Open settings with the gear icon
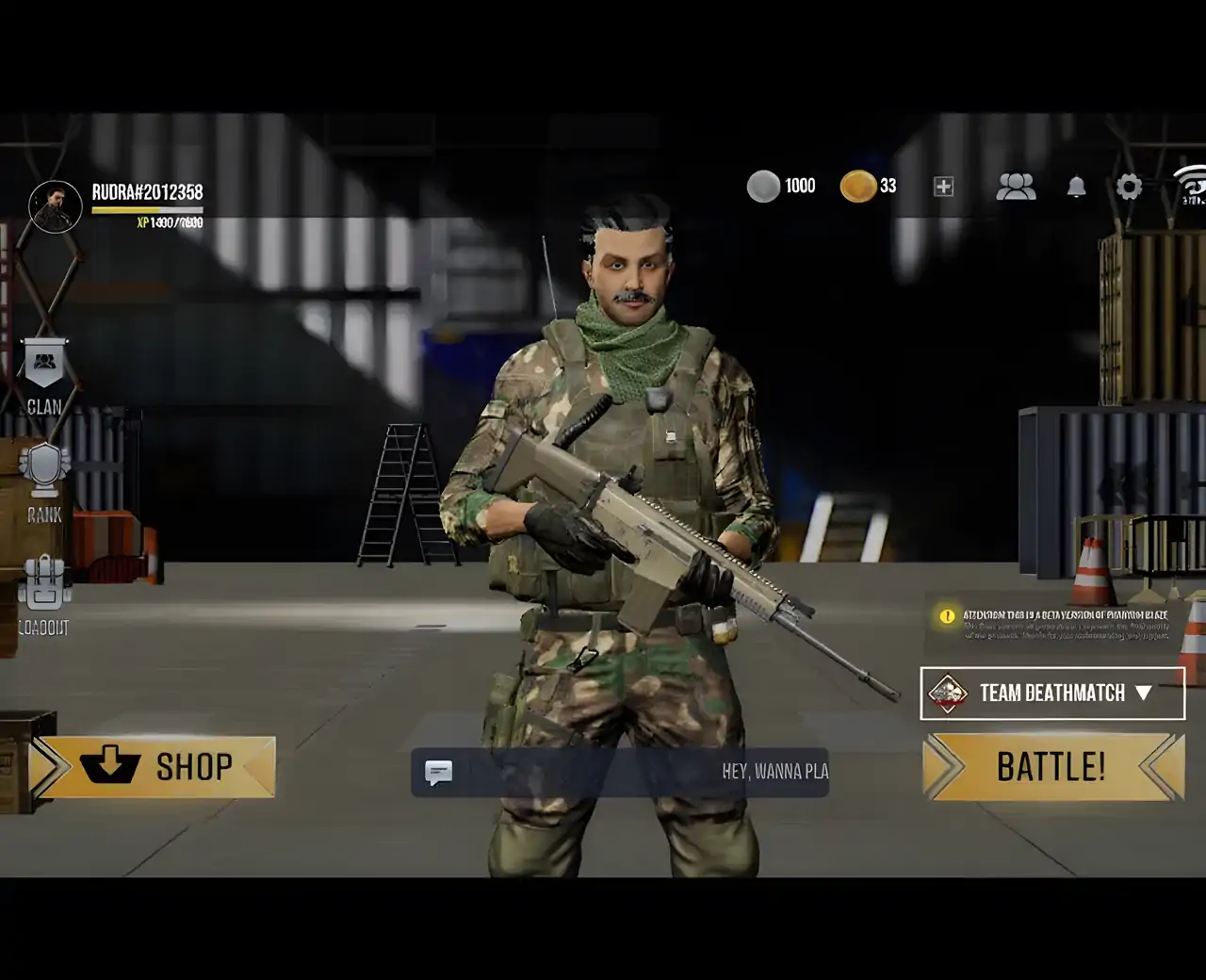This screenshot has width=1206, height=980. pyautogui.click(x=1129, y=187)
